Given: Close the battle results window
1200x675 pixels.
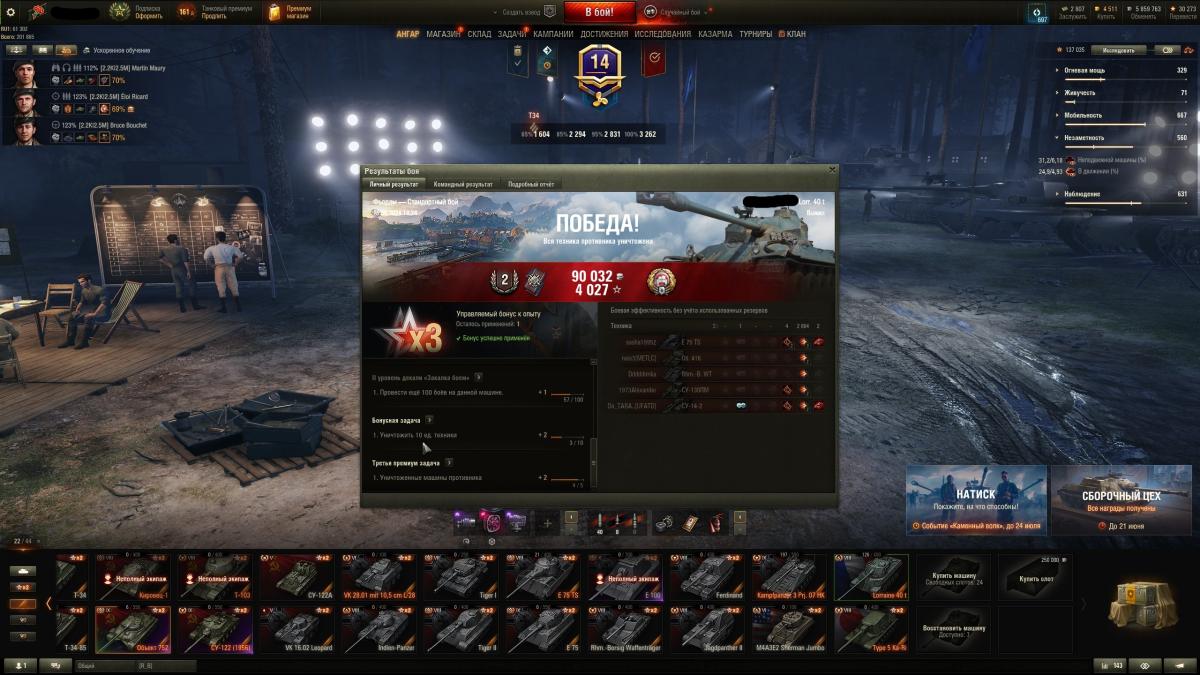Looking at the screenshot, I should (x=831, y=171).
